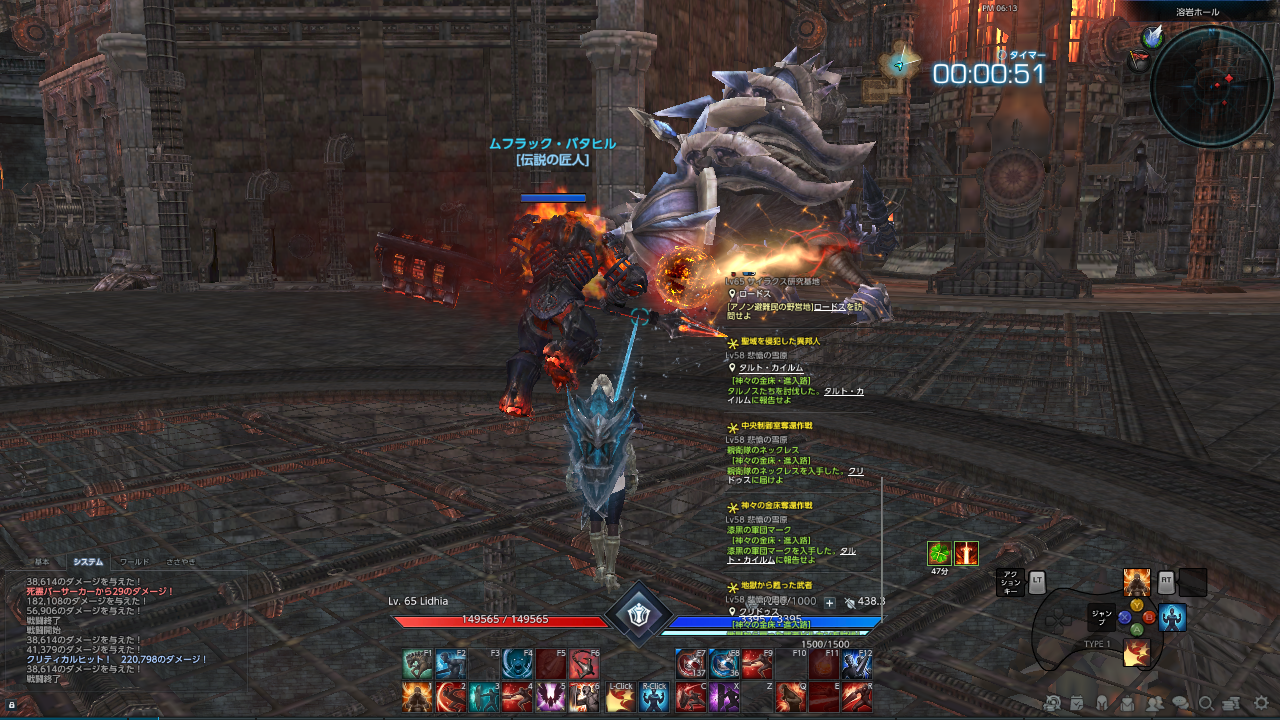1280x720 pixels.
Task: Open the speech bubble chat menu
Action: 1180,703
